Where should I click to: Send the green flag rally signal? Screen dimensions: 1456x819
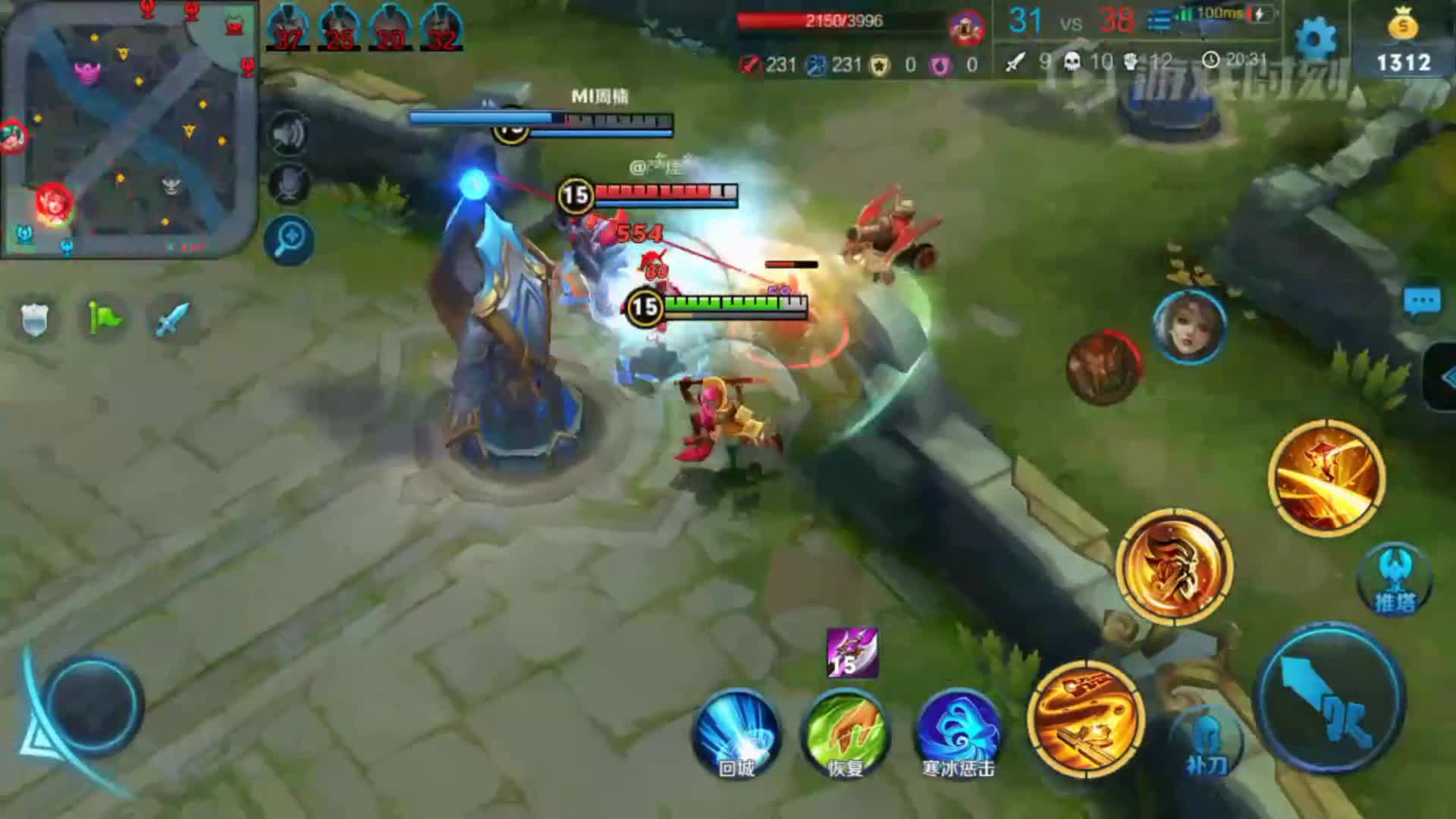point(104,318)
